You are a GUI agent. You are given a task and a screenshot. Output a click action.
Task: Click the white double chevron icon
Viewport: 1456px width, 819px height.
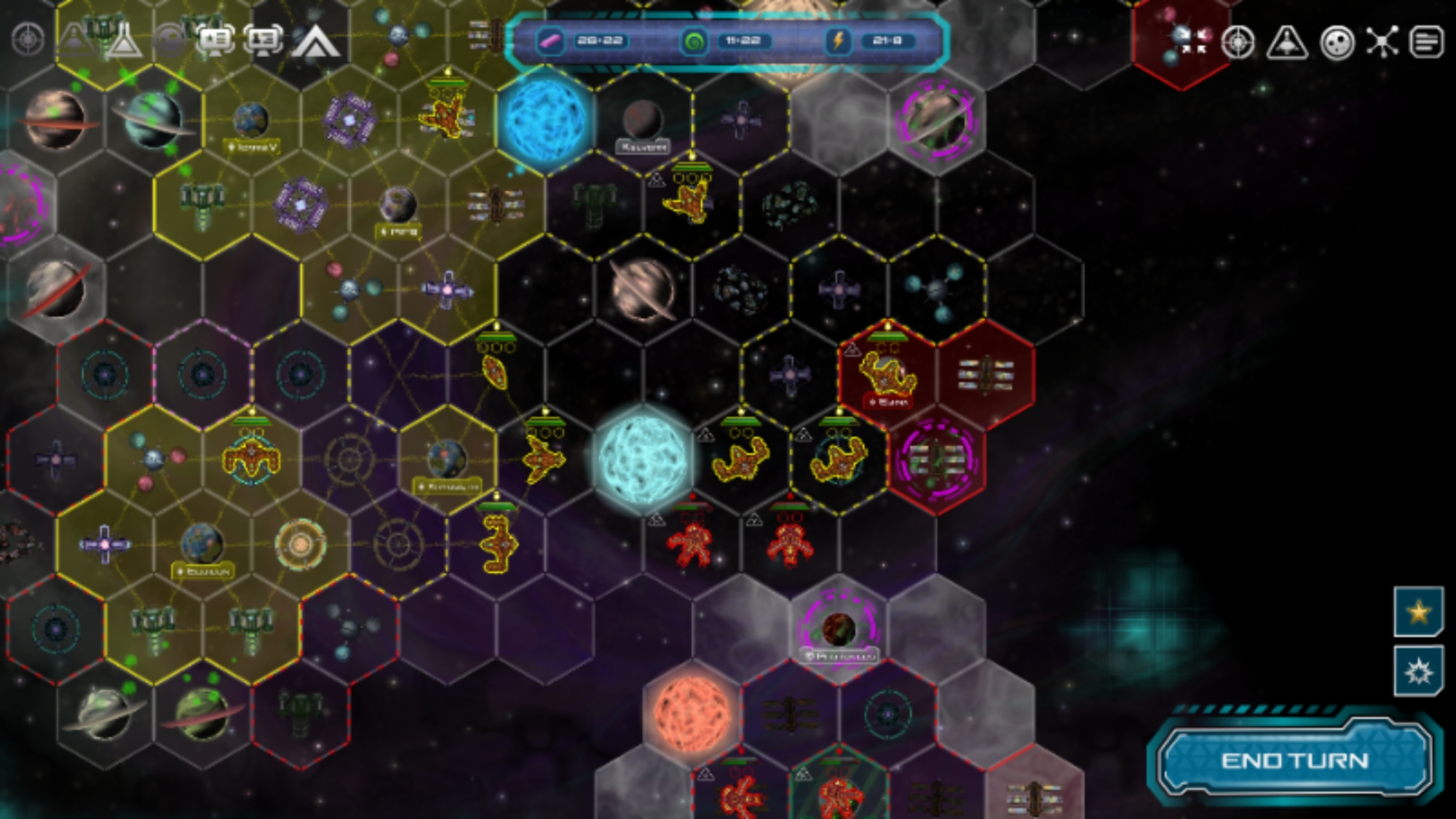pyautogui.click(x=315, y=41)
